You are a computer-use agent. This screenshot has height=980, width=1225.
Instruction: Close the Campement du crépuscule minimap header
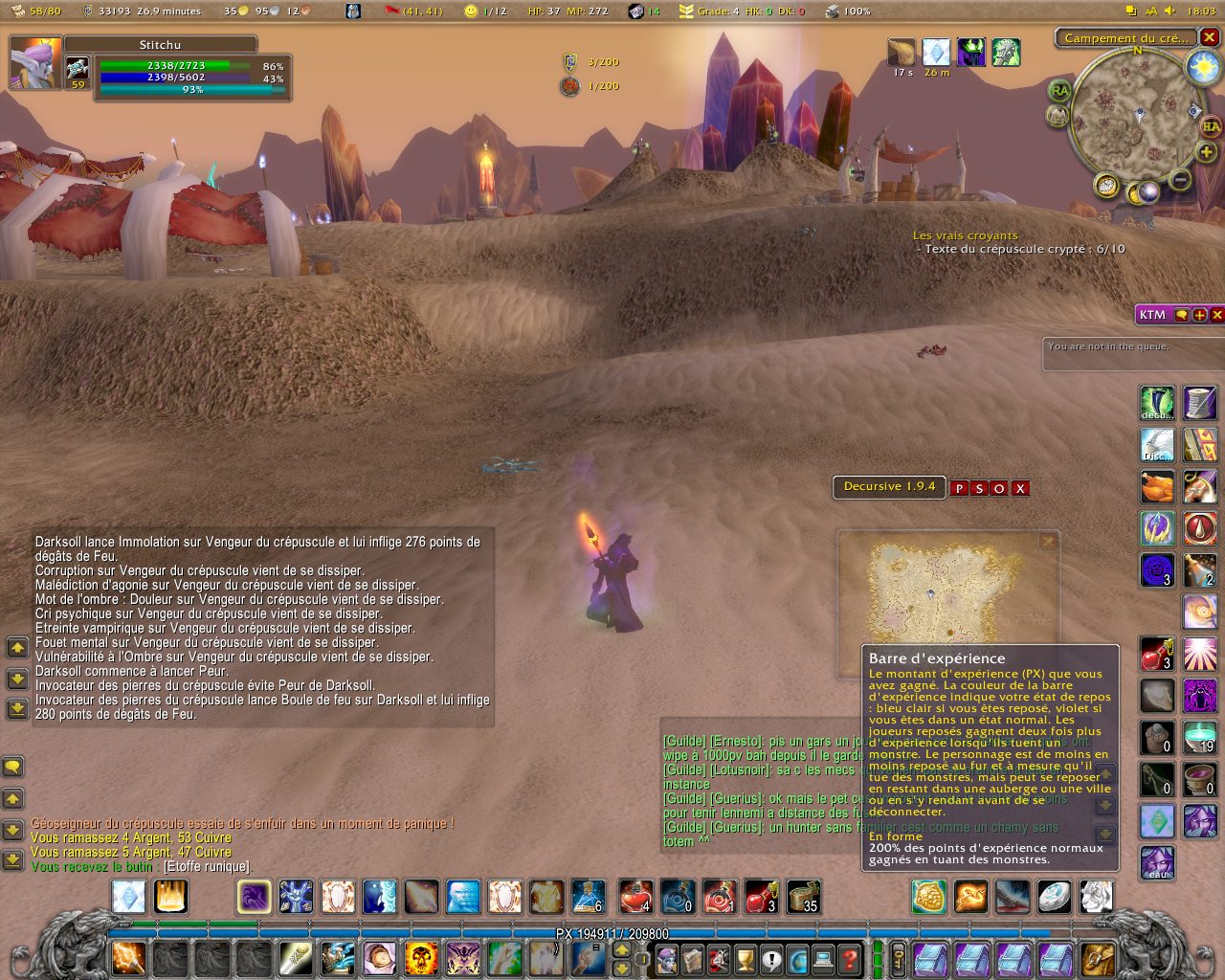(1210, 37)
